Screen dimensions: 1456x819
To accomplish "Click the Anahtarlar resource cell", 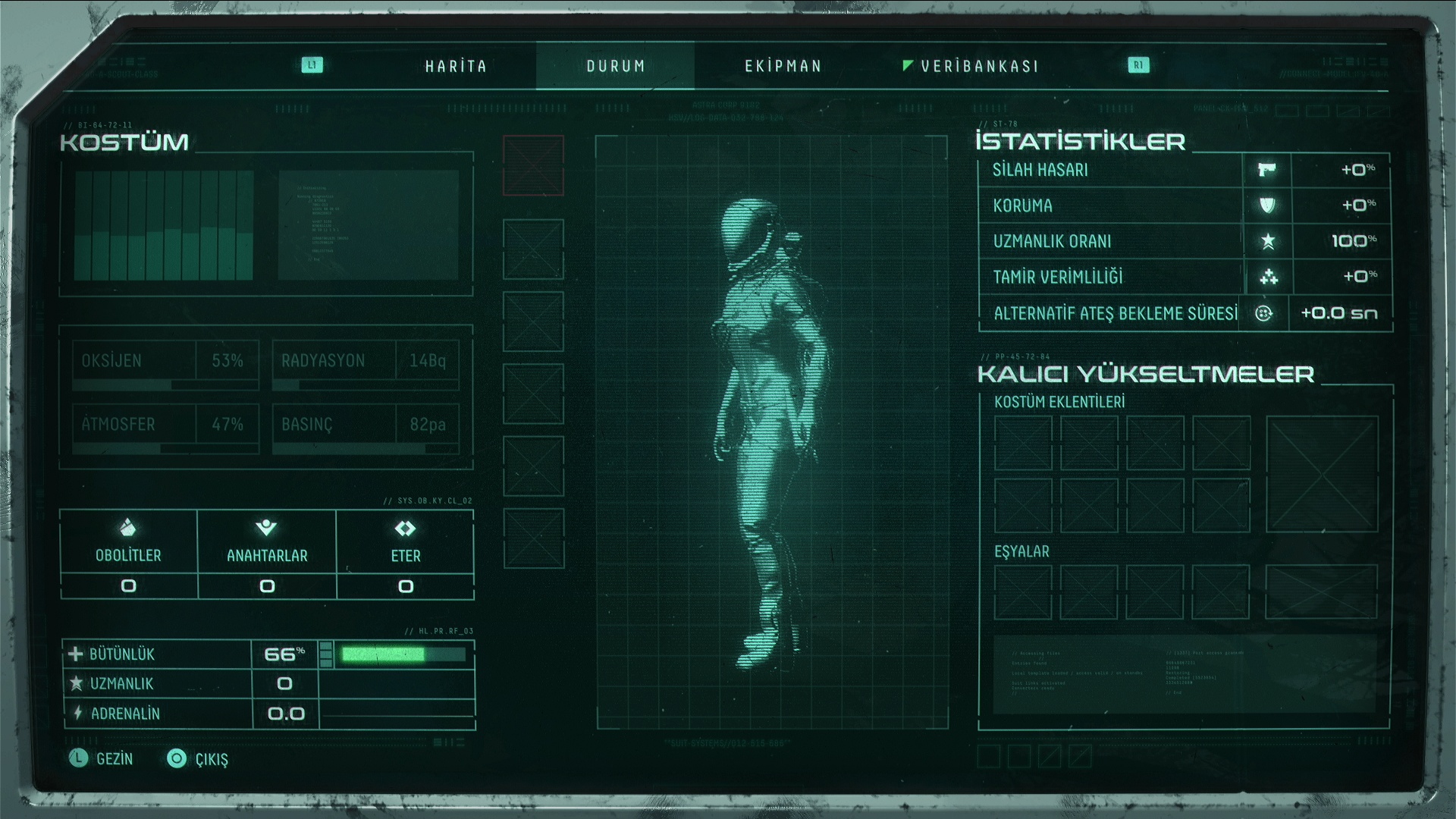I will [x=267, y=554].
